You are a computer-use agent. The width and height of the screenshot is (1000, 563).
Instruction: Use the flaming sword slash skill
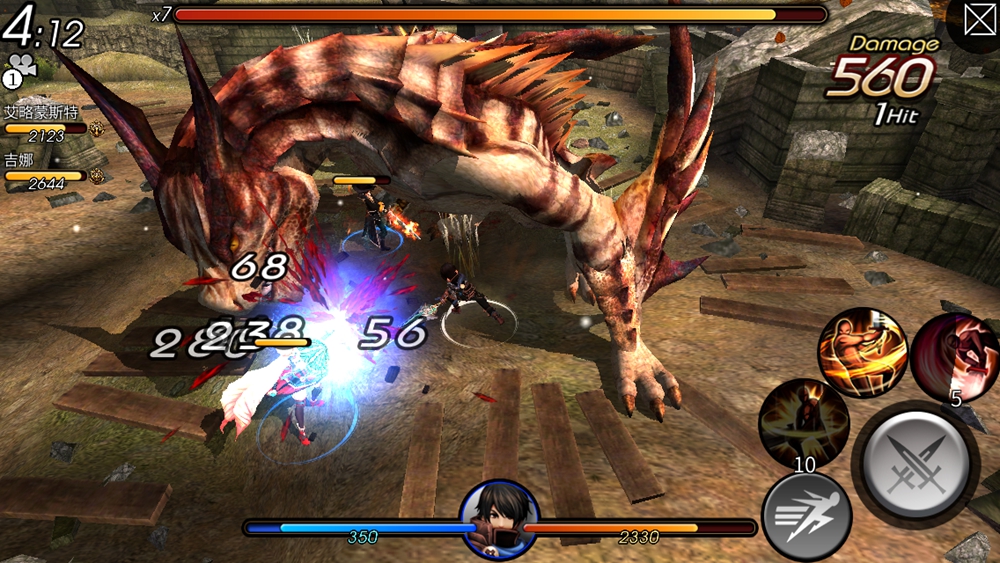pyautogui.click(x=862, y=353)
